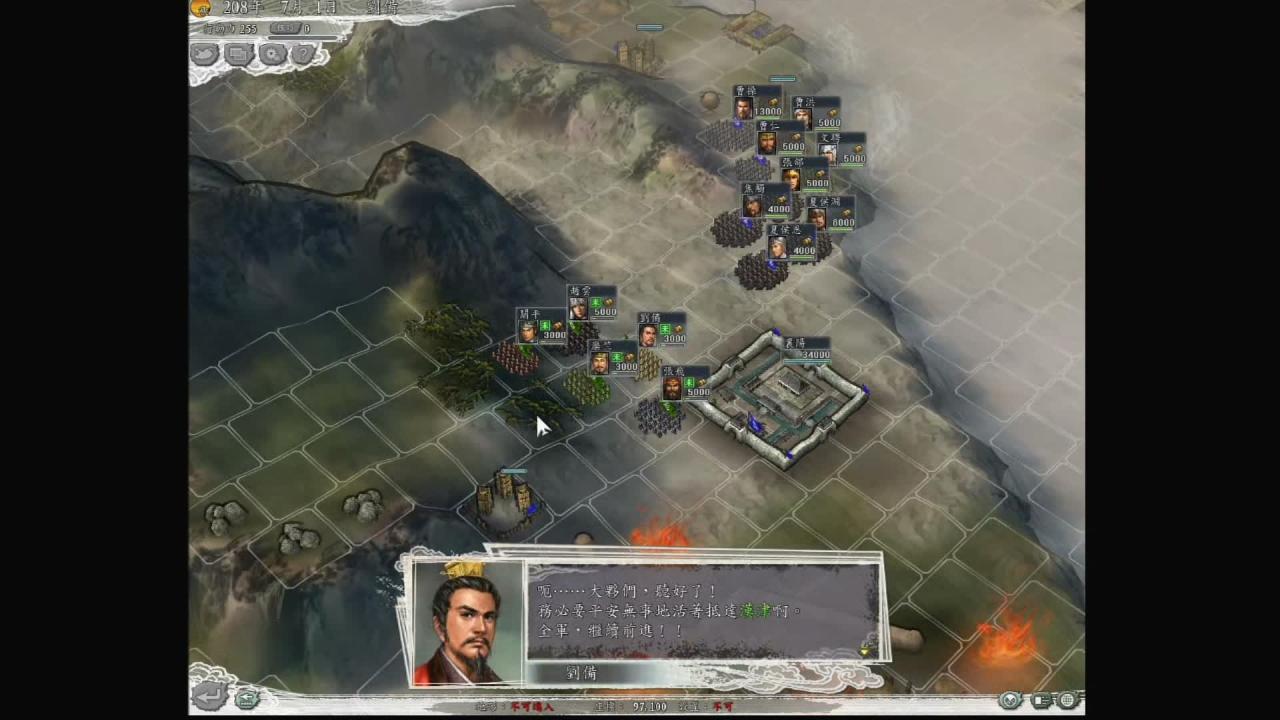Click the orange faction emblem beside the date
Viewport: 1280px width, 720px height.
coord(201,8)
